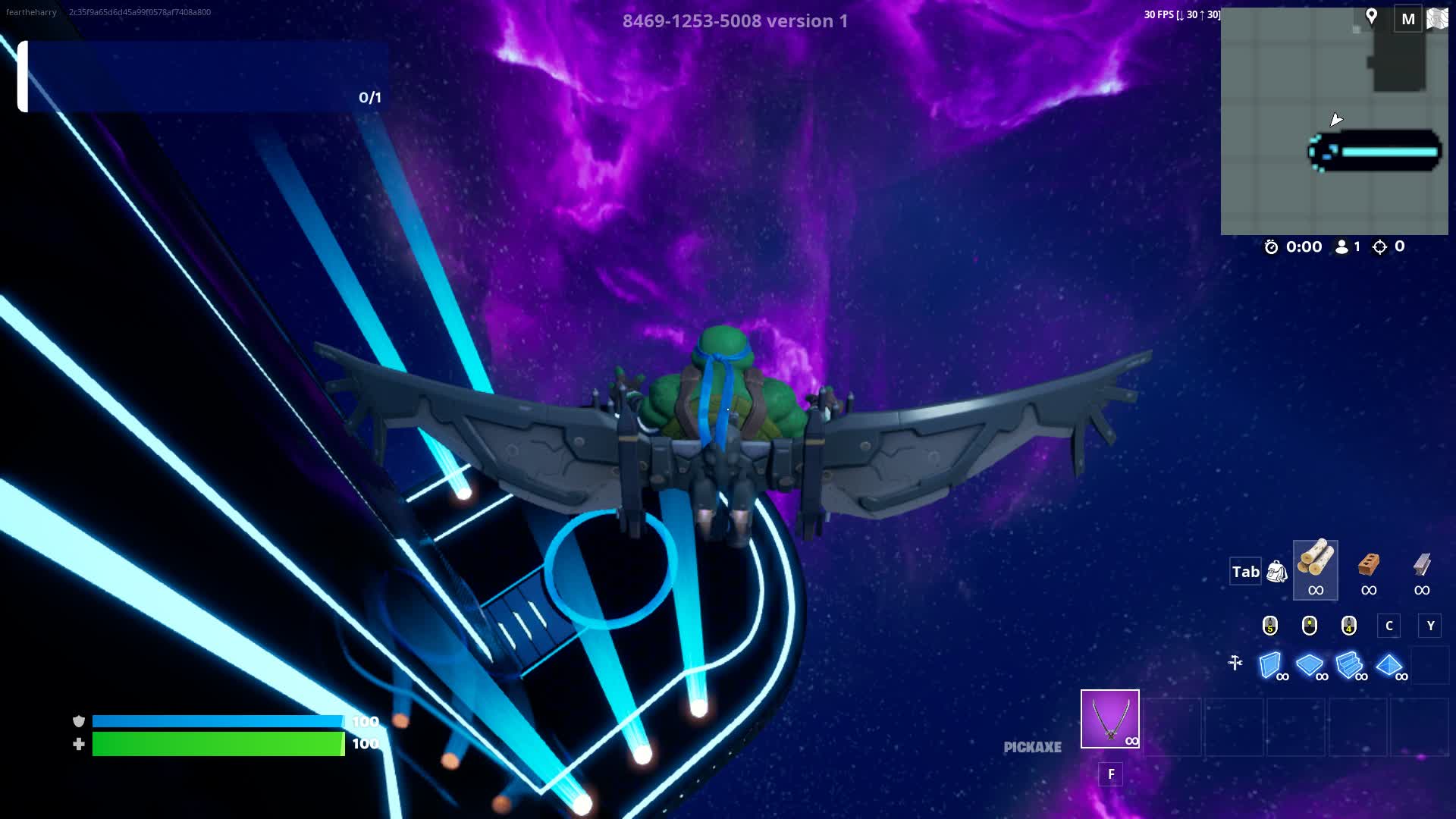Open the map via the M key box
This screenshot has height=819, width=1456.
(1407, 18)
